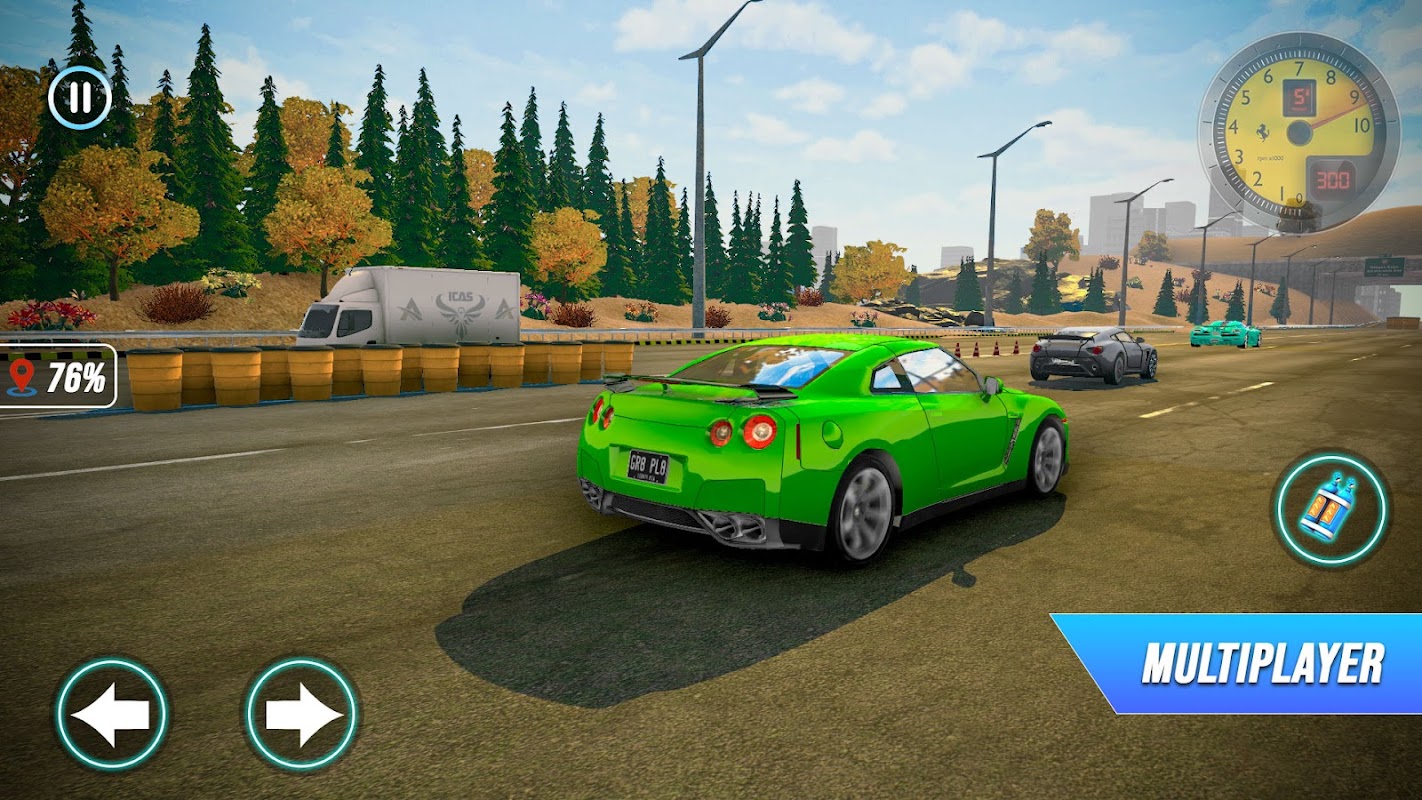Steer left with the left arrow button
Image resolution: width=1422 pixels, height=800 pixels.
point(111,714)
